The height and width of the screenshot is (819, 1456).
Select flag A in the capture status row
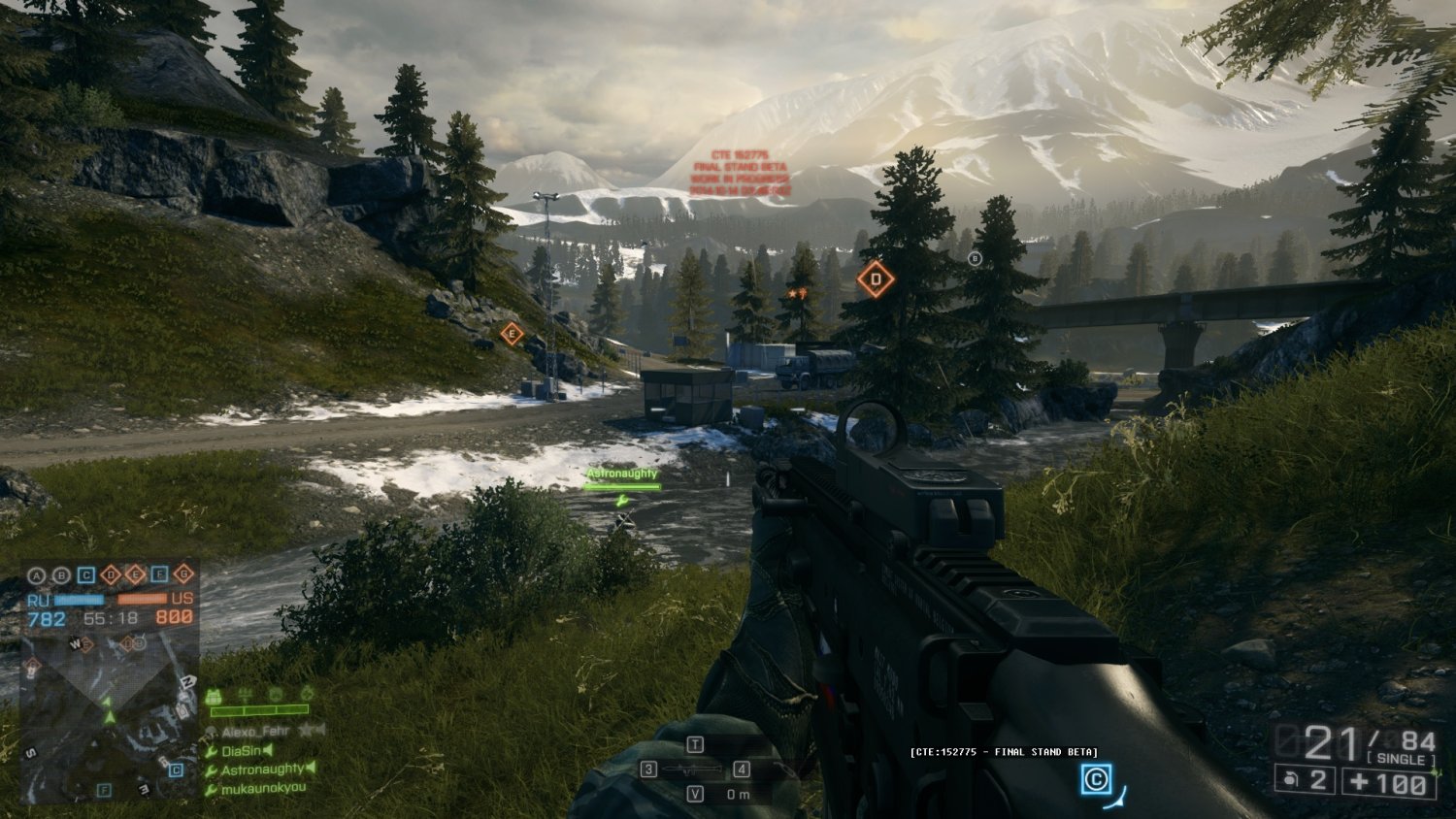[x=36, y=575]
